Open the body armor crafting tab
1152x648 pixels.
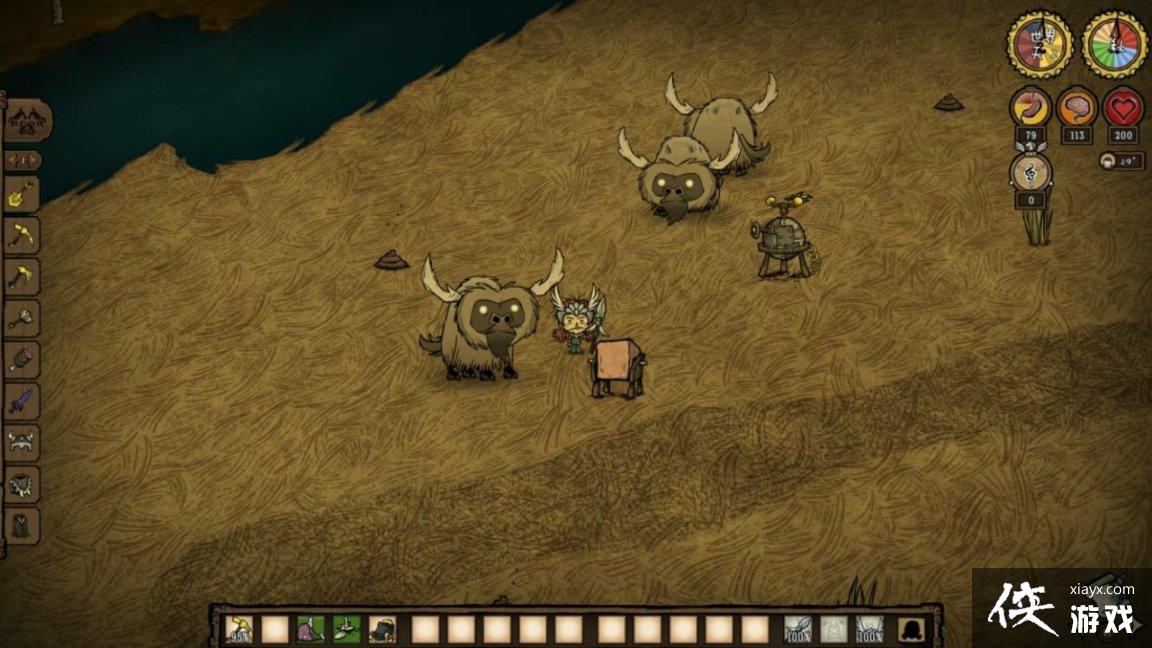[22, 484]
